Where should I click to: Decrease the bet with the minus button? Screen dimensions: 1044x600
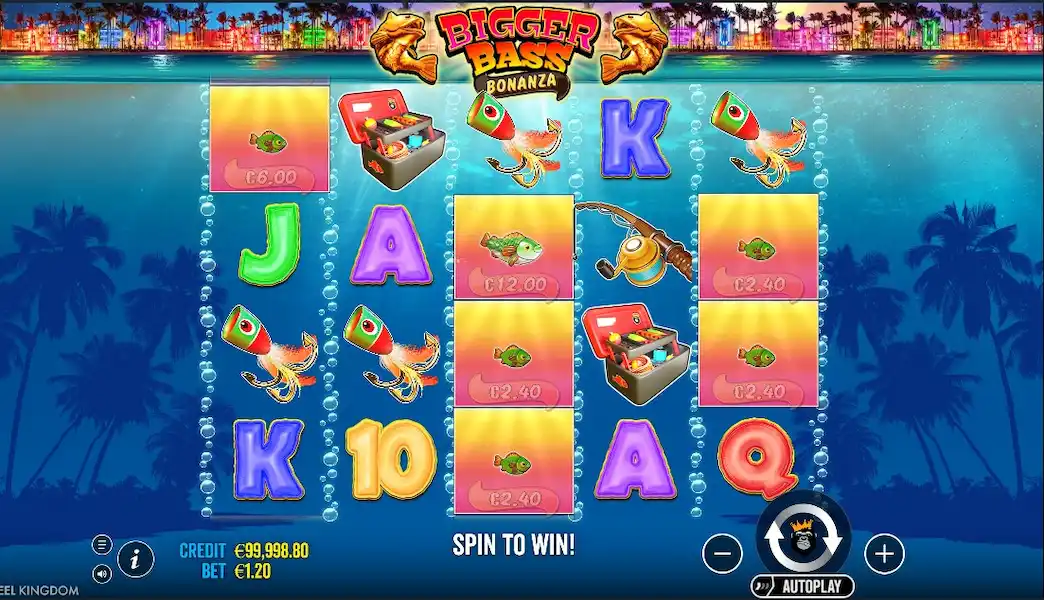(722, 552)
